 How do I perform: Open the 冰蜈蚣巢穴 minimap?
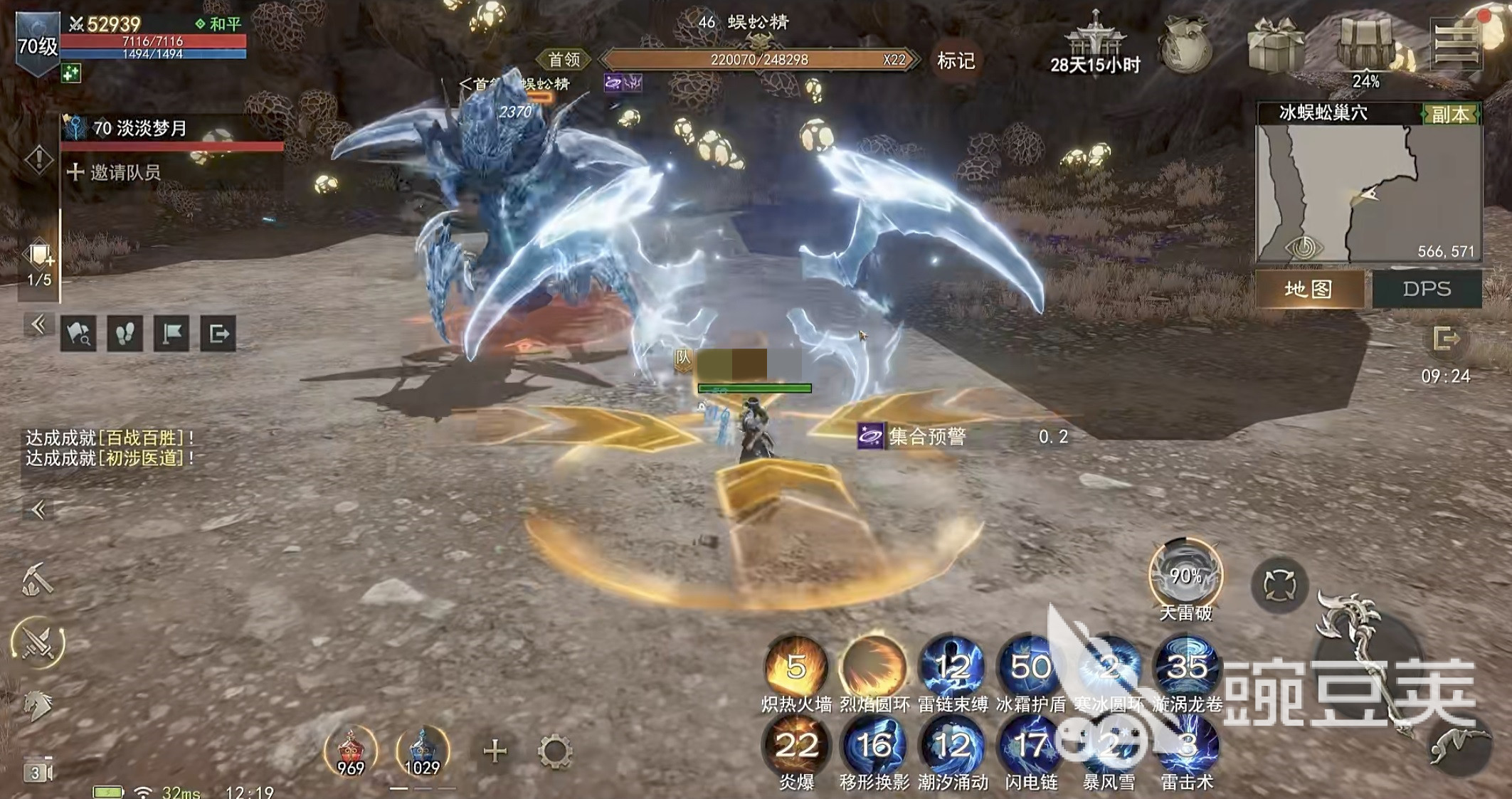1368,194
